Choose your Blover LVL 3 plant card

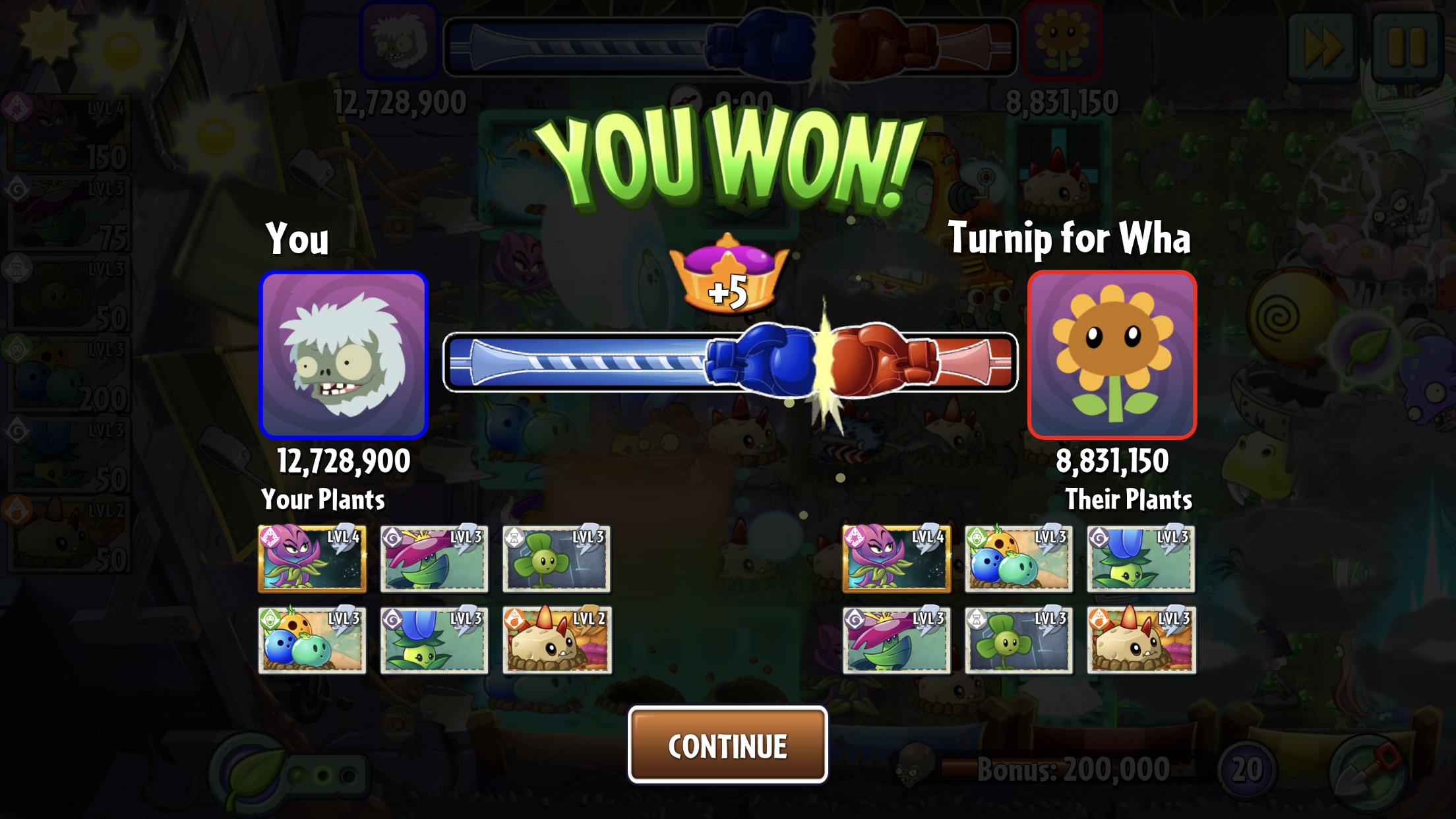[556, 559]
